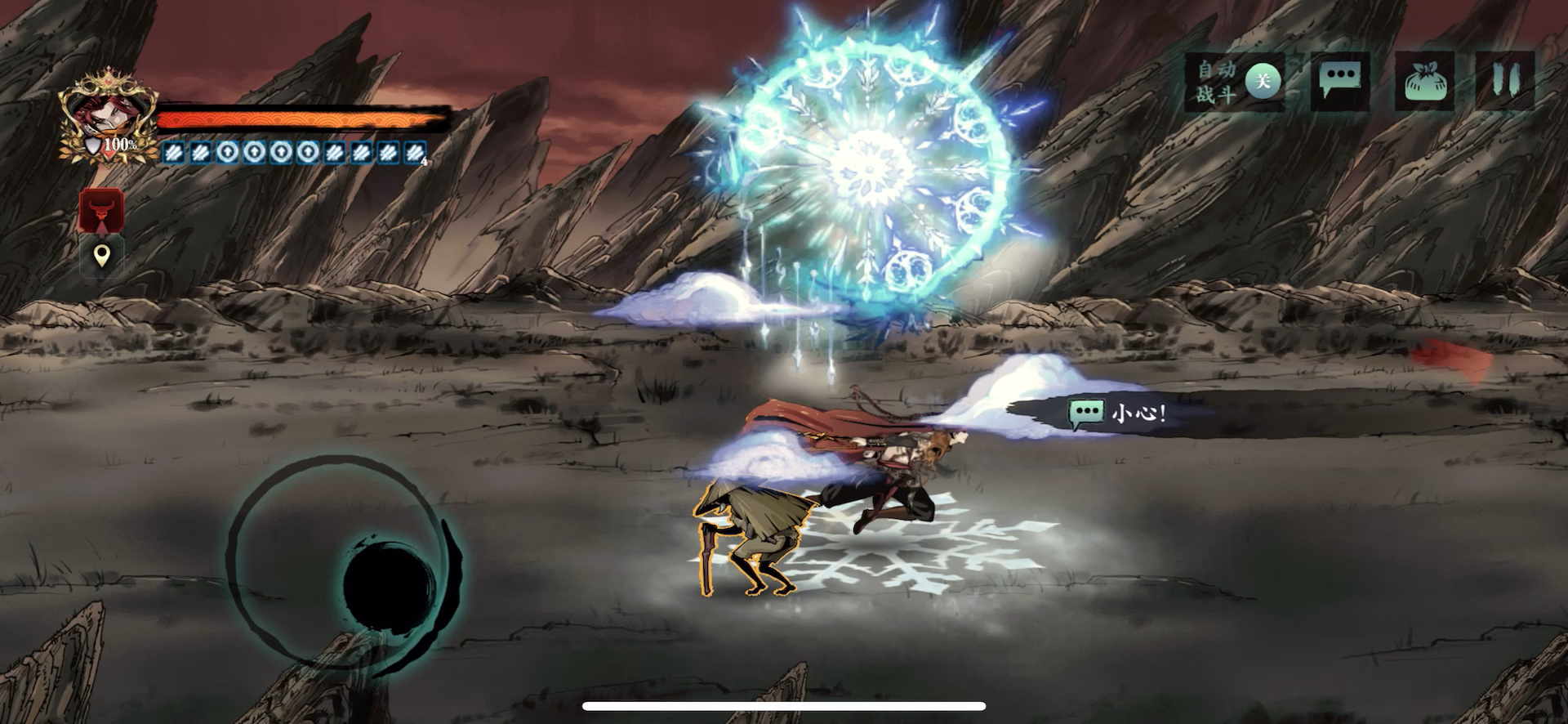The width and height of the screenshot is (1568, 724).
Task: Tap the red bull-head boss icon
Action: pos(101,212)
